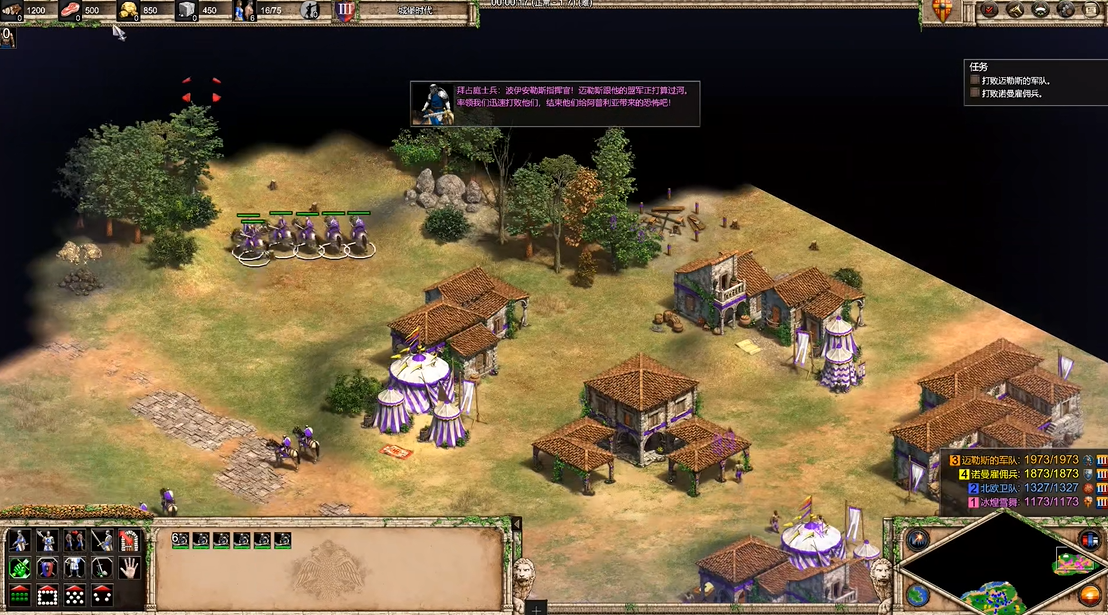Click the civilization shield emblem
This screenshot has height=615, width=1108.
(941, 11)
